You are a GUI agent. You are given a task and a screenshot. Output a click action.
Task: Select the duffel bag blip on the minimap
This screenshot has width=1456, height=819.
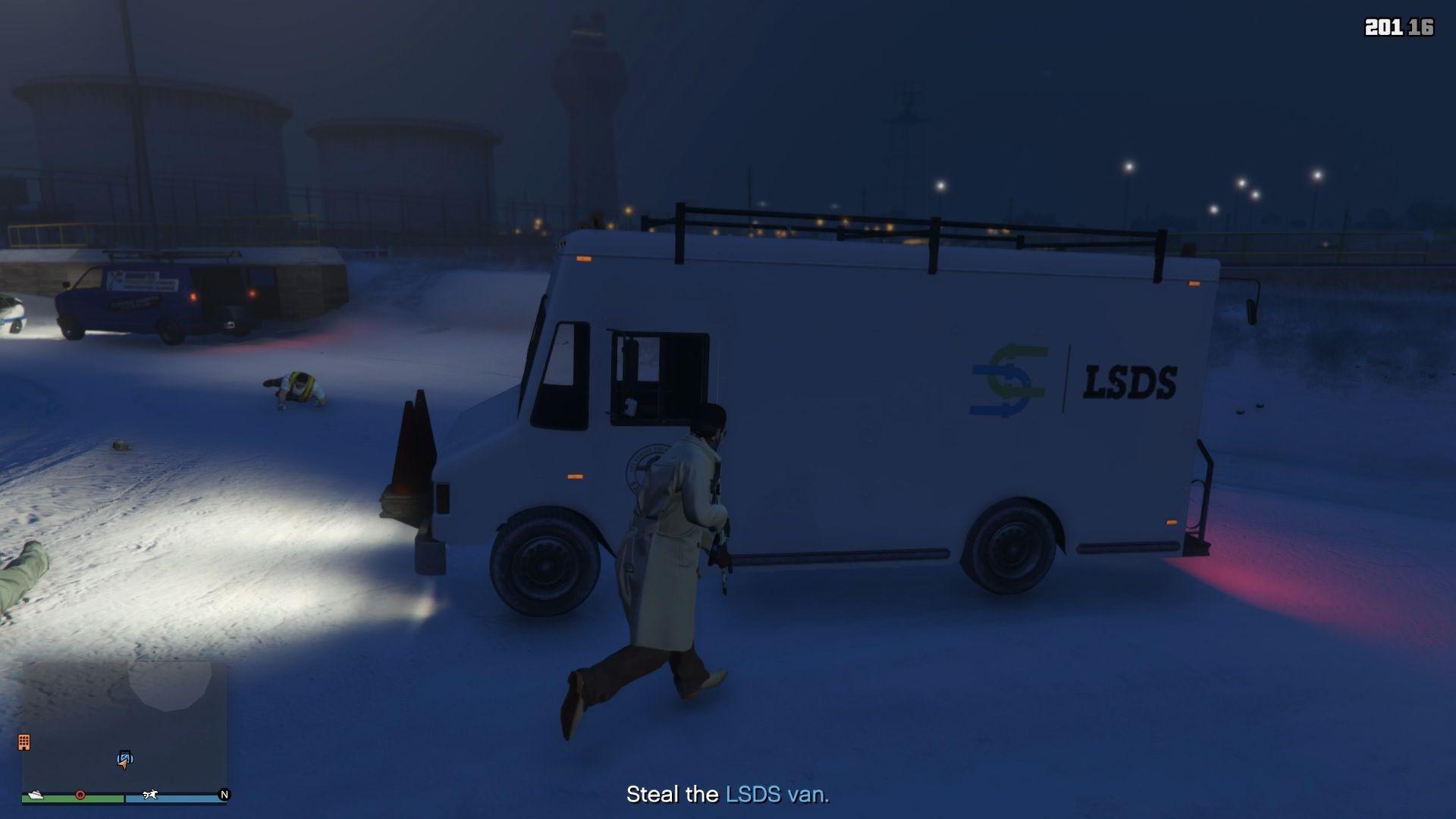click(125, 756)
